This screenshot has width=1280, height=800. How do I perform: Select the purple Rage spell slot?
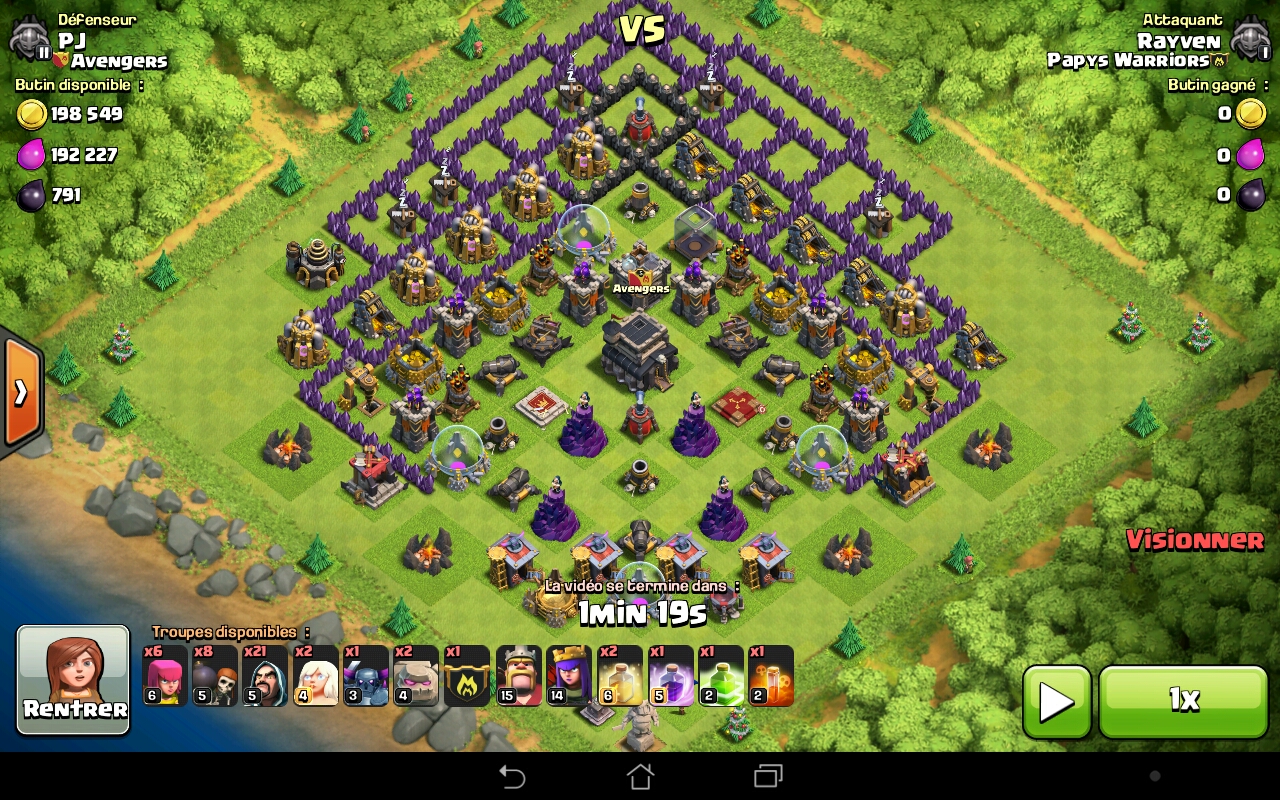click(670, 676)
